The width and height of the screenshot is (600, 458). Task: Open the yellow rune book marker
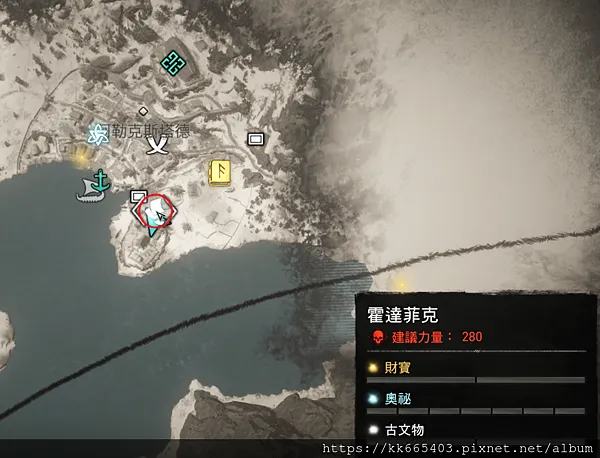(x=220, y=172)
